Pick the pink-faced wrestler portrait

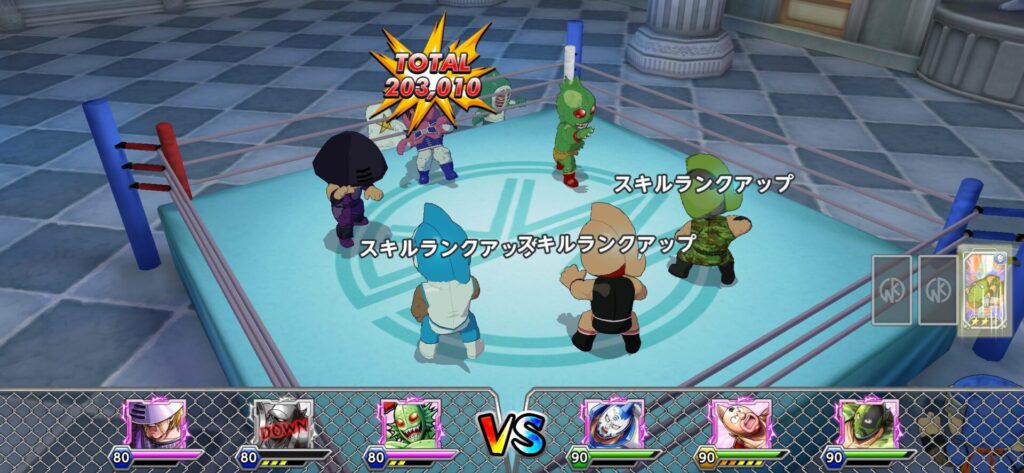pyautogui.click(x=739, y=422)
